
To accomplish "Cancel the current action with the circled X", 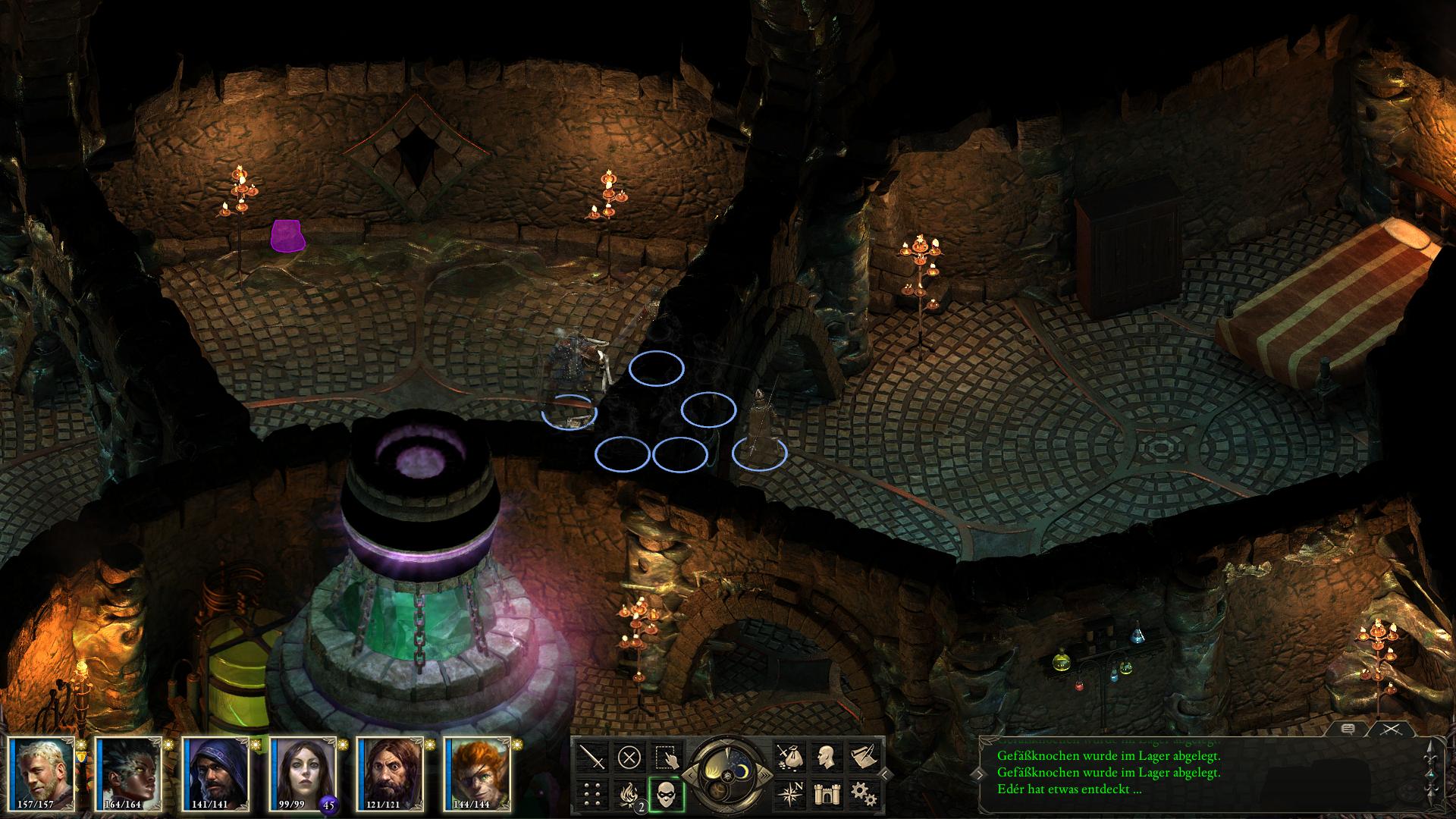I will (629, 756).
